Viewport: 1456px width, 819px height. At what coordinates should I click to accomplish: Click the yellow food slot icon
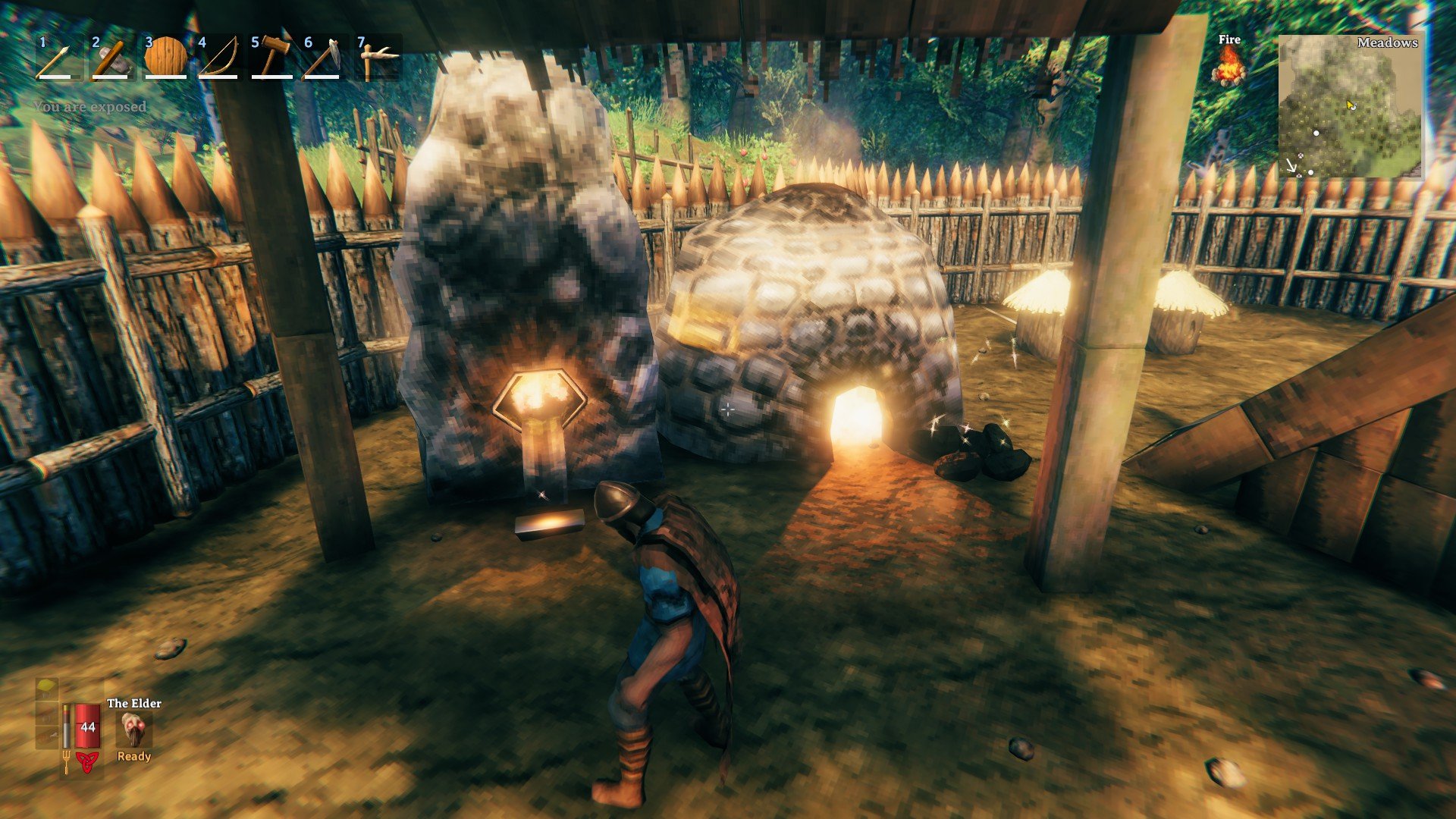[47, 689]
